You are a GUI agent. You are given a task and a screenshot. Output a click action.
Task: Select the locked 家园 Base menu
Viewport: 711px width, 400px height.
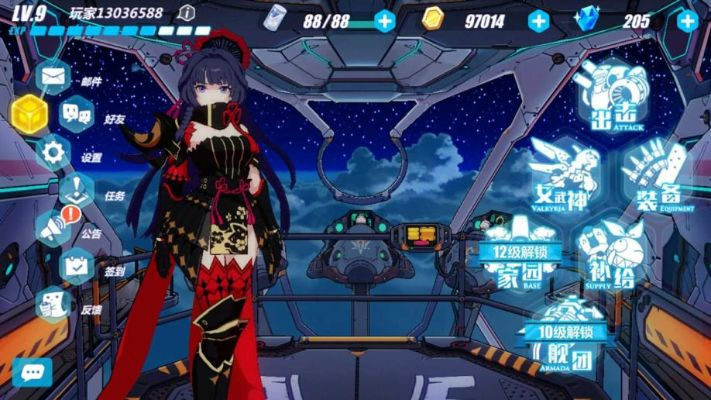(520, 264)
